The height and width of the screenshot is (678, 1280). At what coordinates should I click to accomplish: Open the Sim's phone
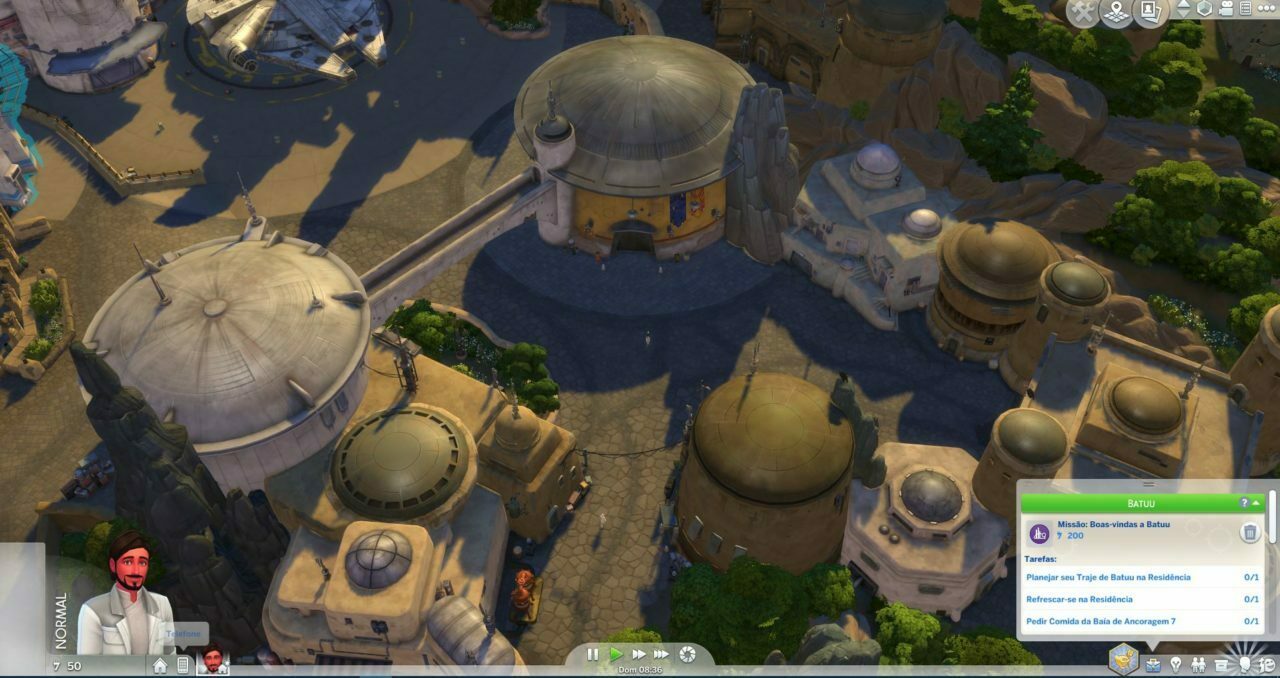click(183, 665)
